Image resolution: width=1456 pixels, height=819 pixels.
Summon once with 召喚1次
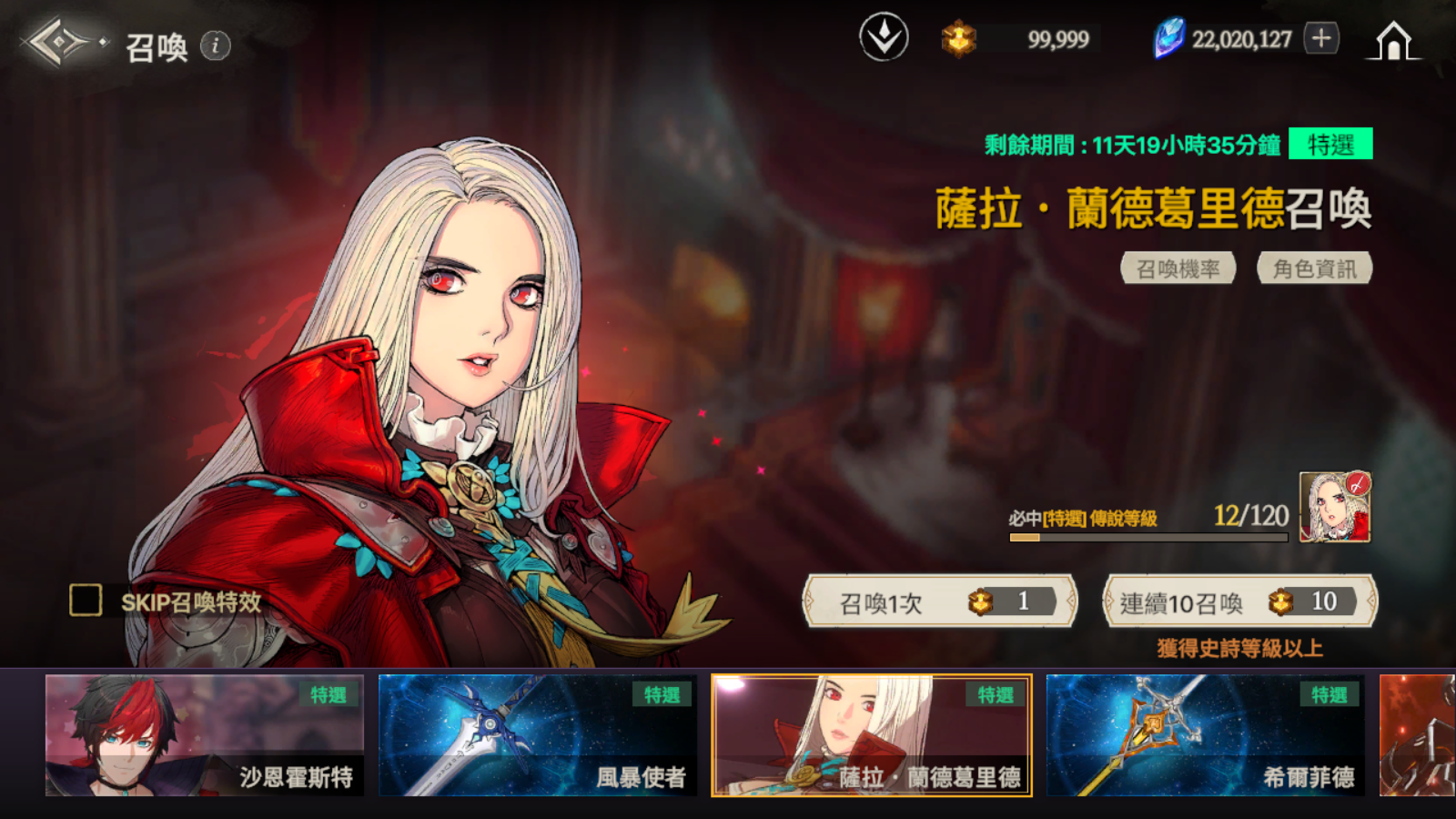click(939, 602)
